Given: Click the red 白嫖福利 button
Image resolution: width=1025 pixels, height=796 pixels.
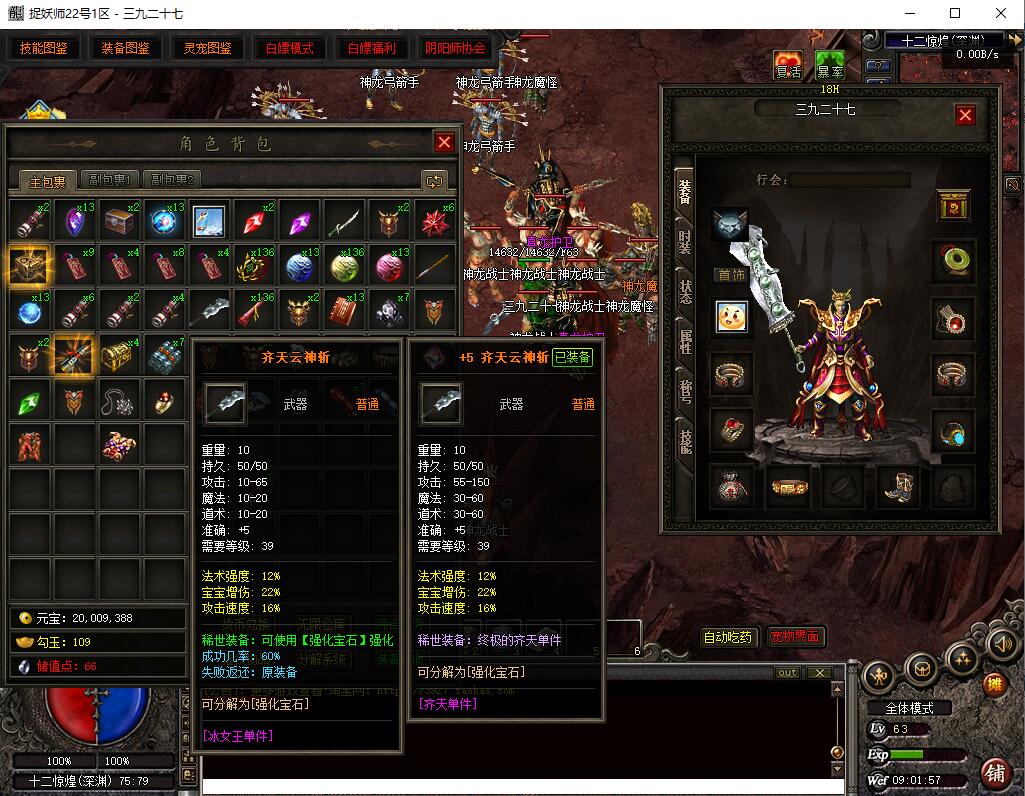Looking at the screenshot, I should tap(371, 48).
